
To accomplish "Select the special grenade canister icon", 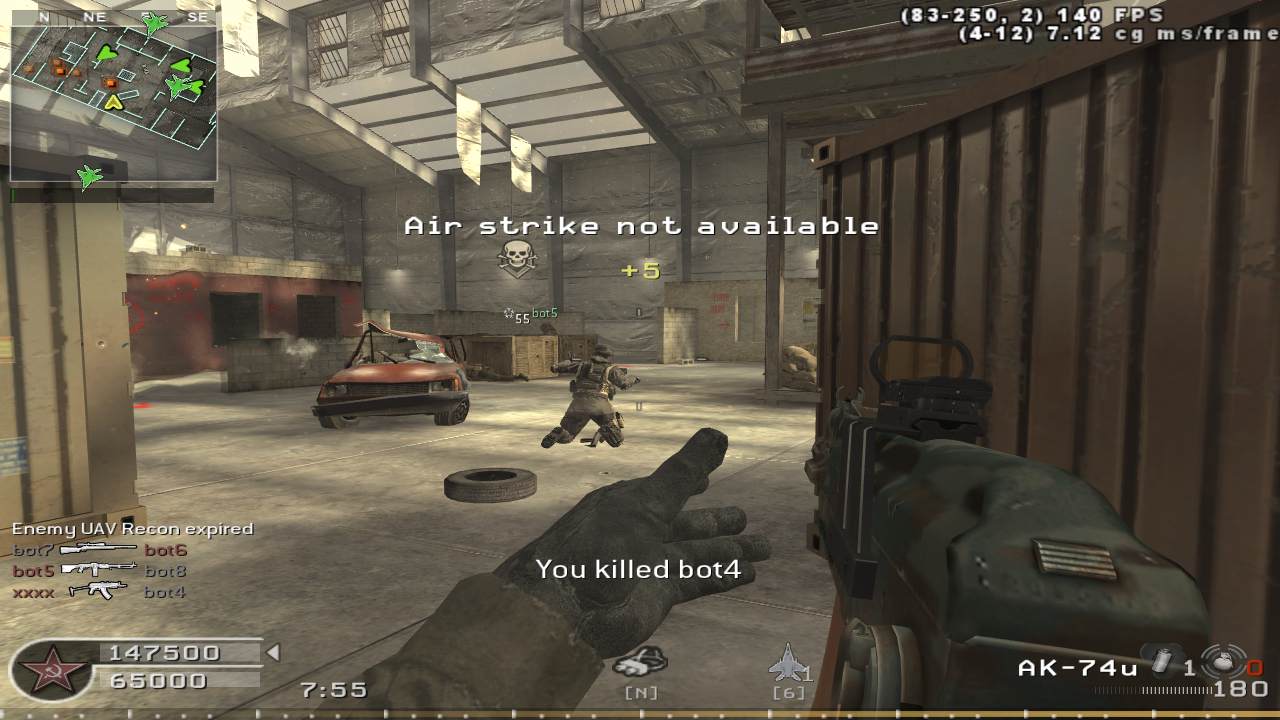I will tap(1162, 661).
